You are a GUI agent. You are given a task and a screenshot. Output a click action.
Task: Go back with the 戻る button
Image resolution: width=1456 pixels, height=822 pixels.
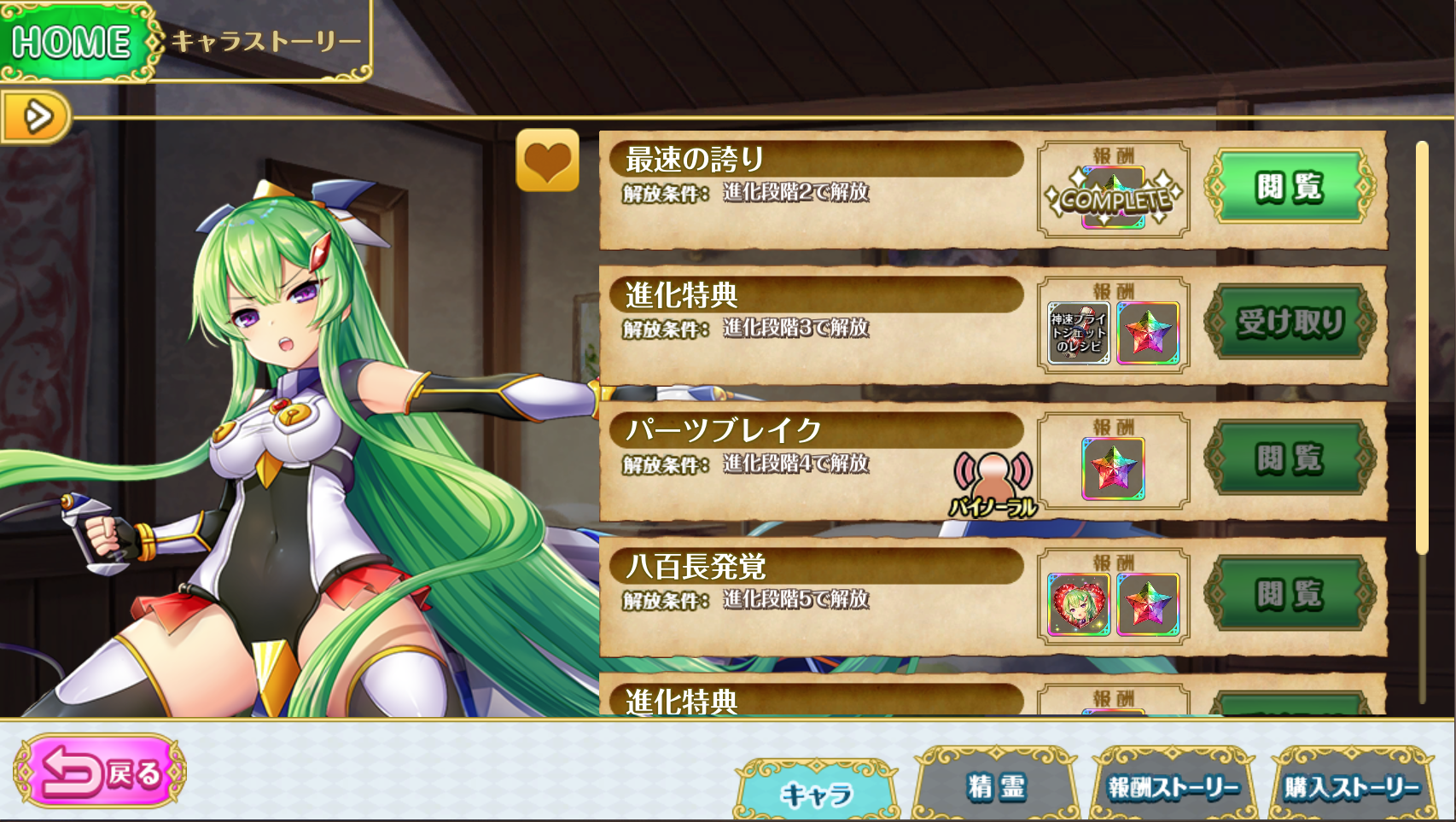100,772
